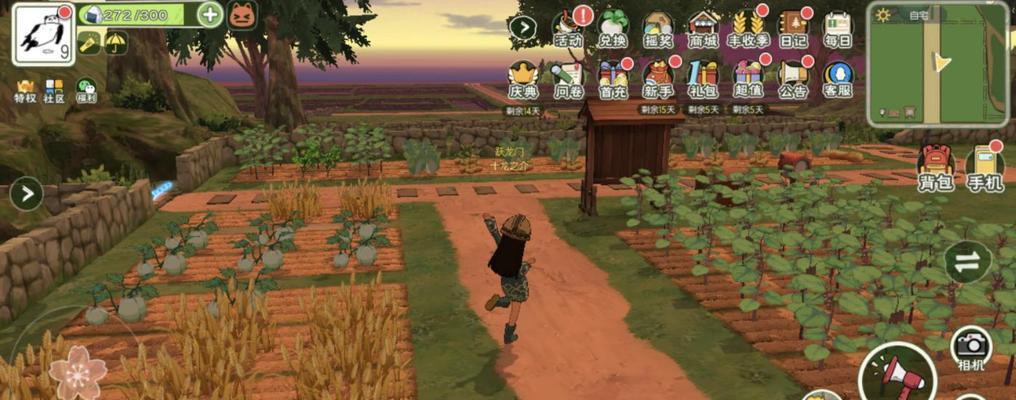
Task: Add stamina with the plus button
Action: point(210,14)
